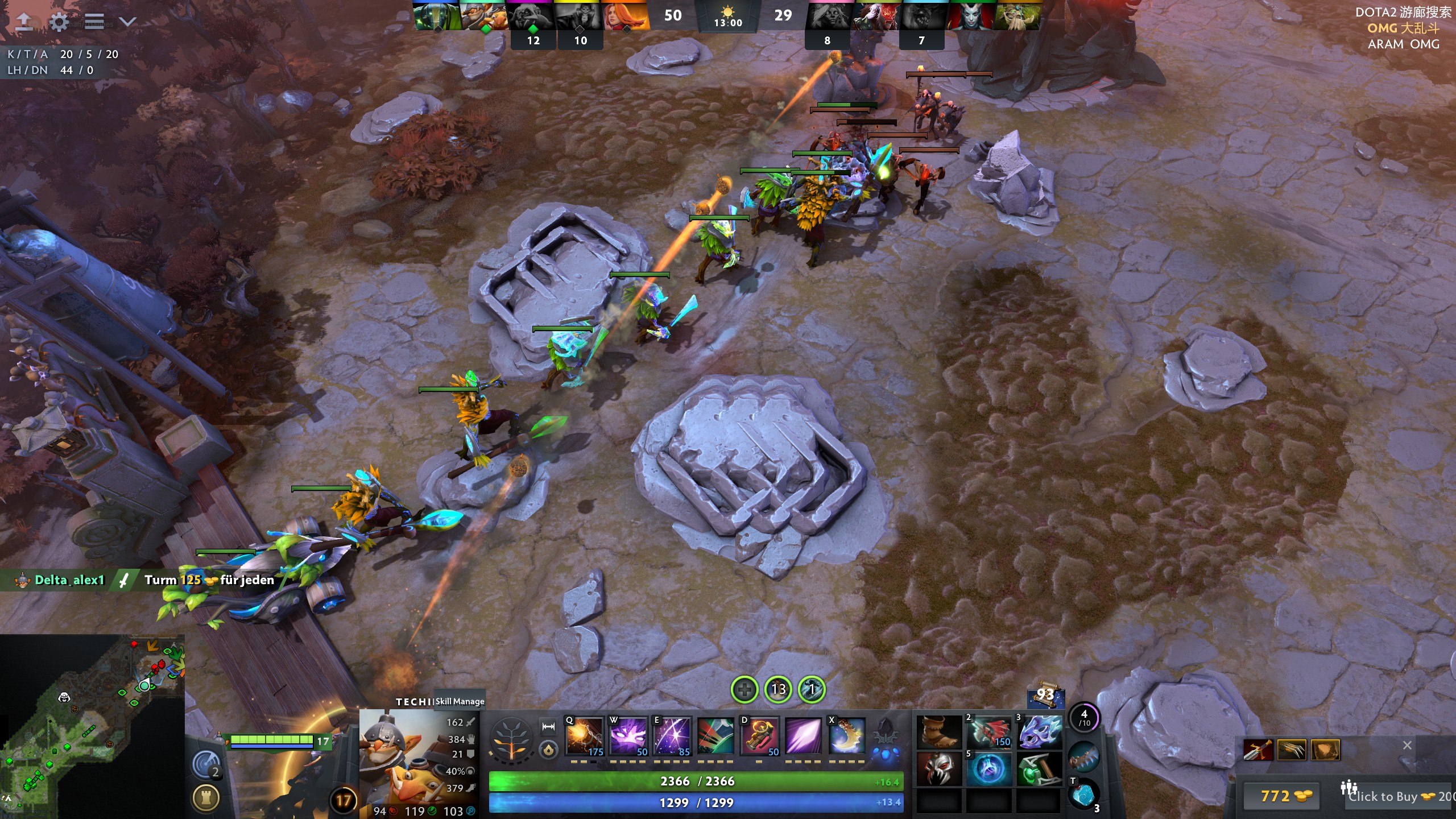The image size is (1456, 819).
Task: Use the blue orb item in slot 5
Action: click(989, 769)
